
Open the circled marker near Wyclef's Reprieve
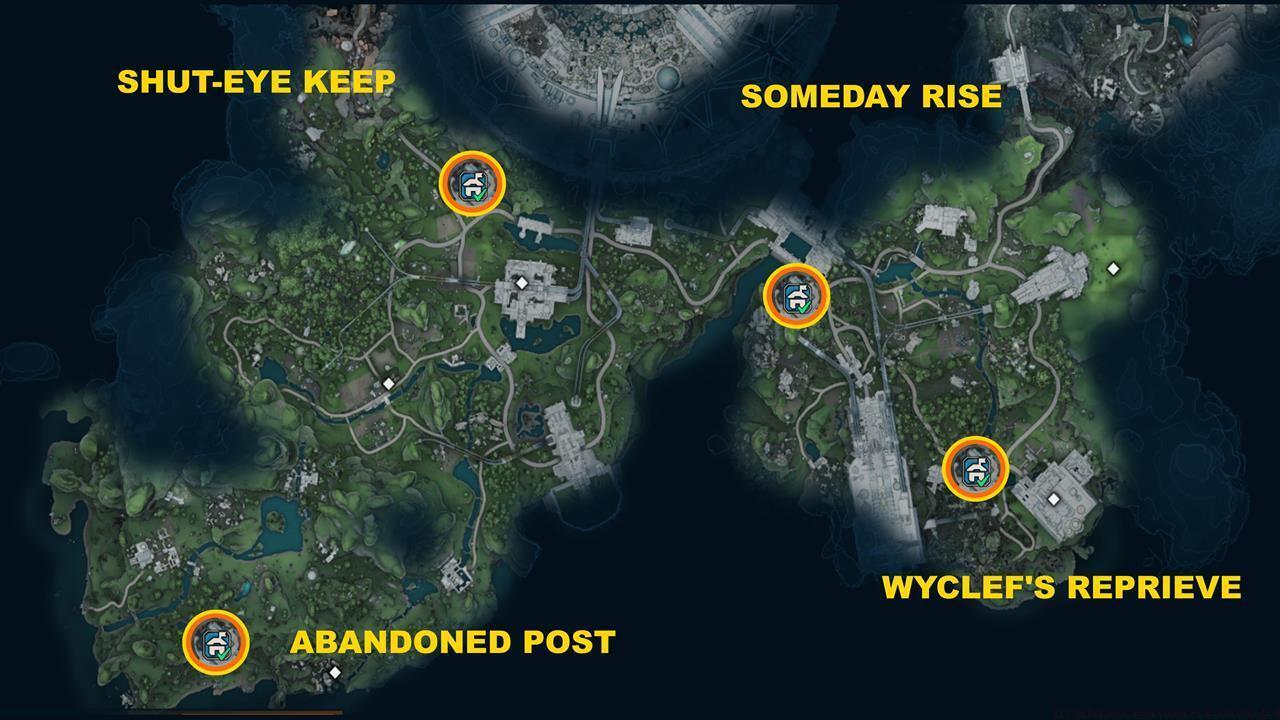(974, 468)
